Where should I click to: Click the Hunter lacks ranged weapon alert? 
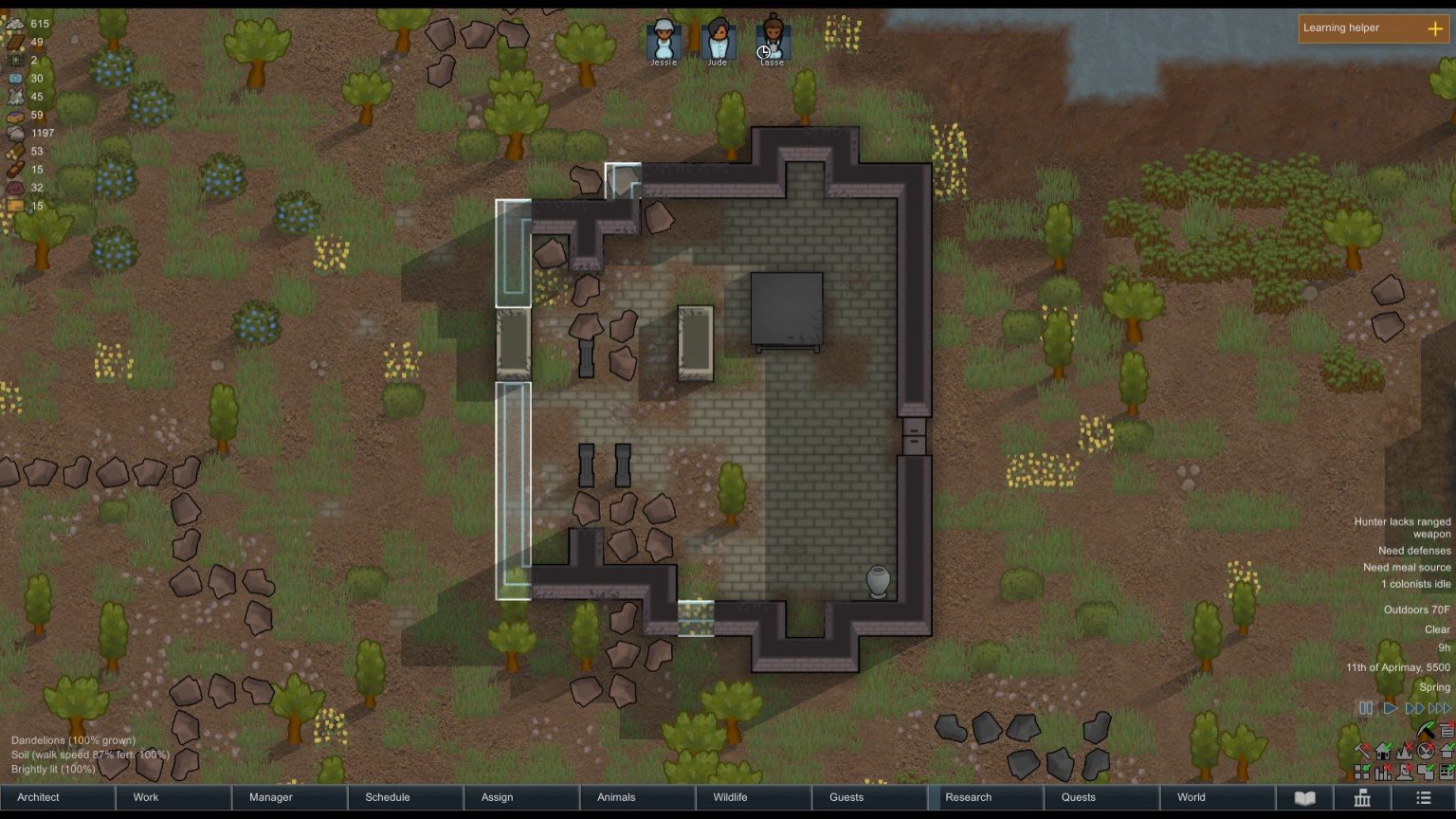(1401, 527)
